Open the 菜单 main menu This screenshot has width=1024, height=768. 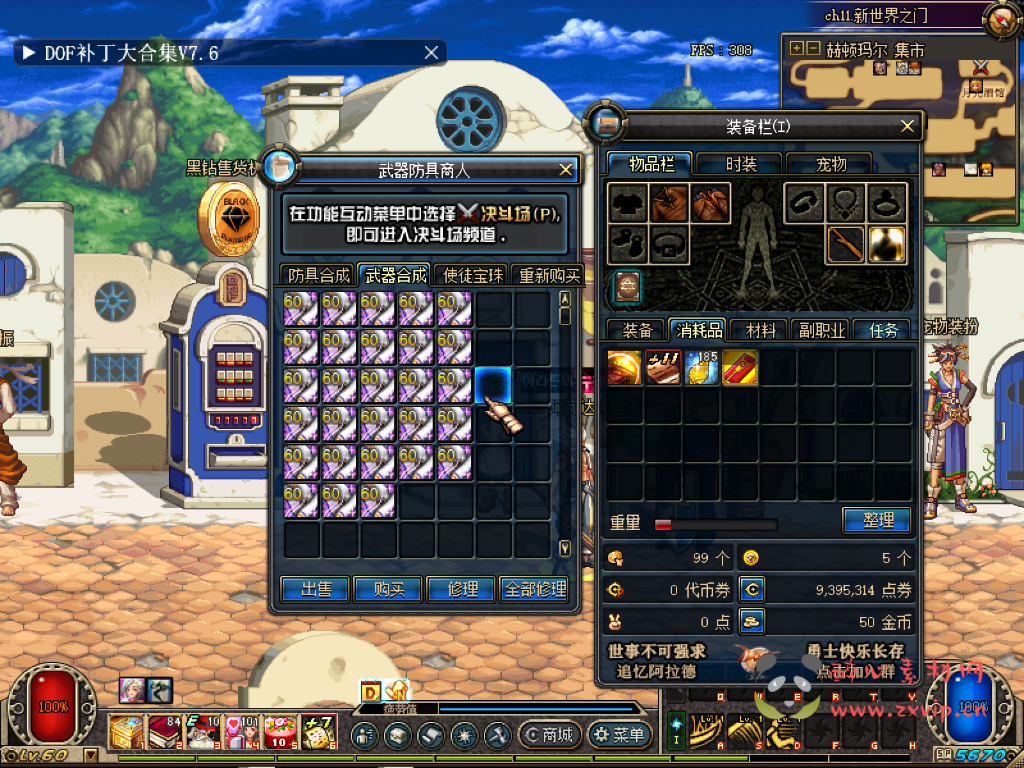(619, 736)
